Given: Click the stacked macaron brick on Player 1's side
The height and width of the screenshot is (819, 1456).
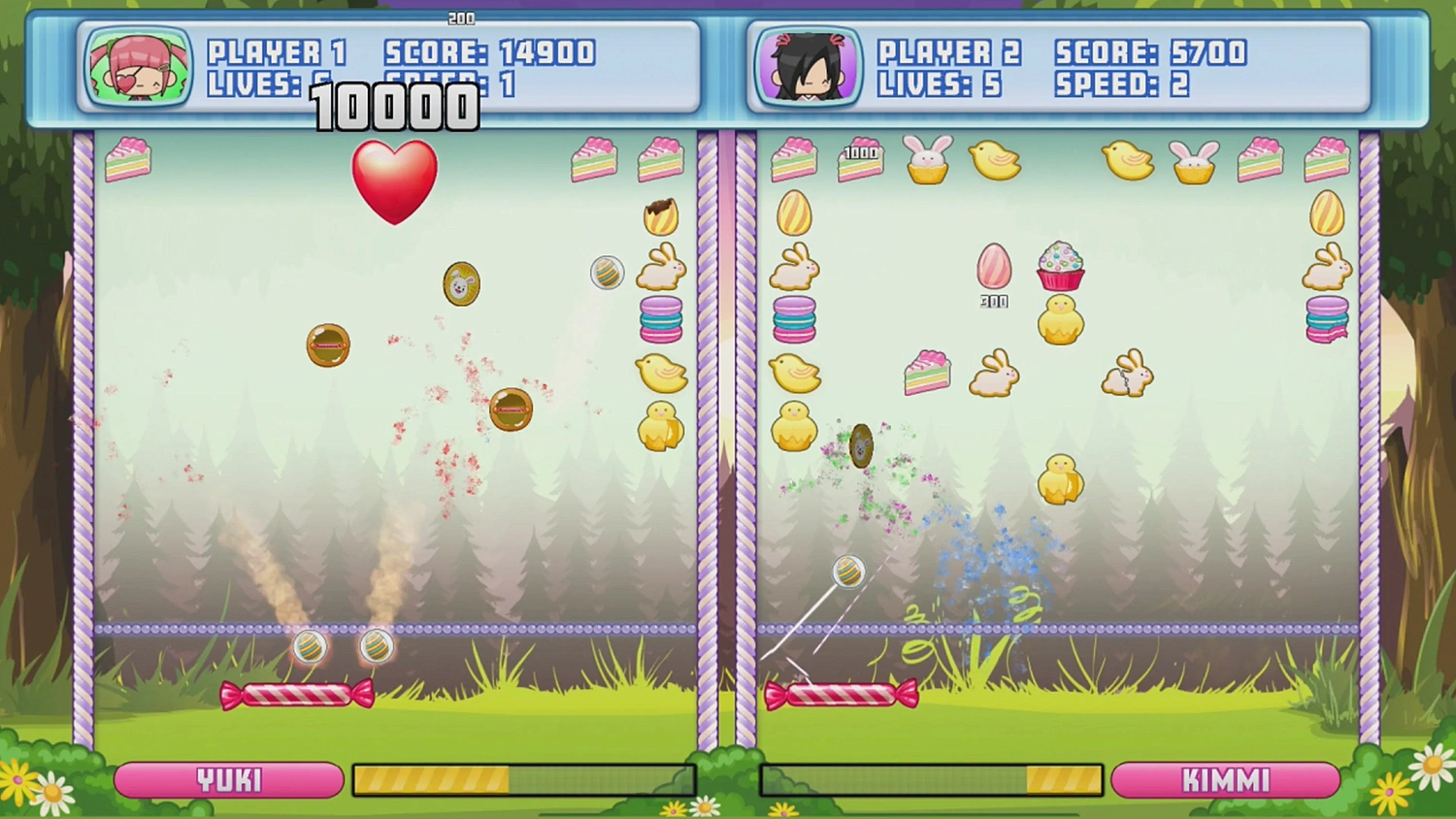Looking at the screenshot, I should (x=661, y=320).
